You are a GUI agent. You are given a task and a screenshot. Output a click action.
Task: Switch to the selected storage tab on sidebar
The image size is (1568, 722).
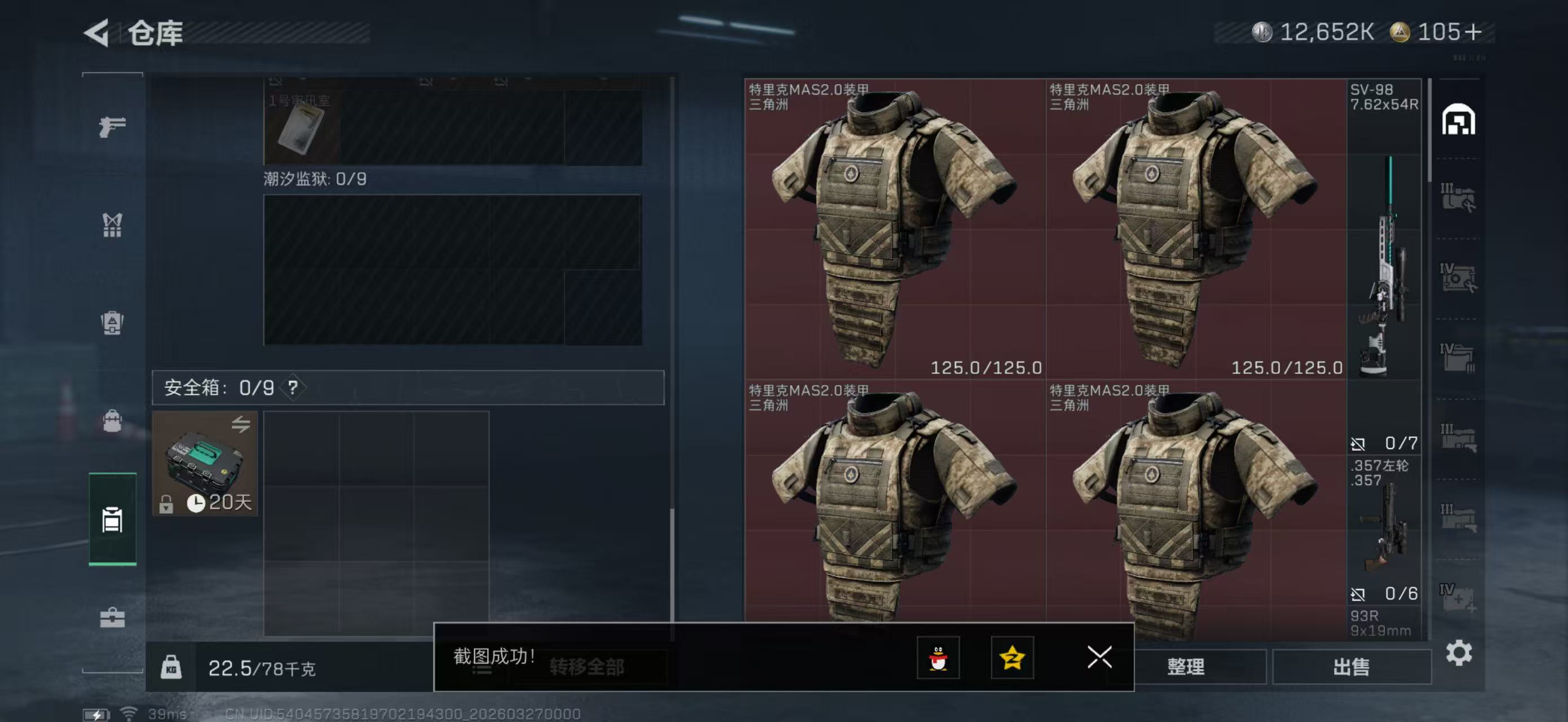coord(112,521)
